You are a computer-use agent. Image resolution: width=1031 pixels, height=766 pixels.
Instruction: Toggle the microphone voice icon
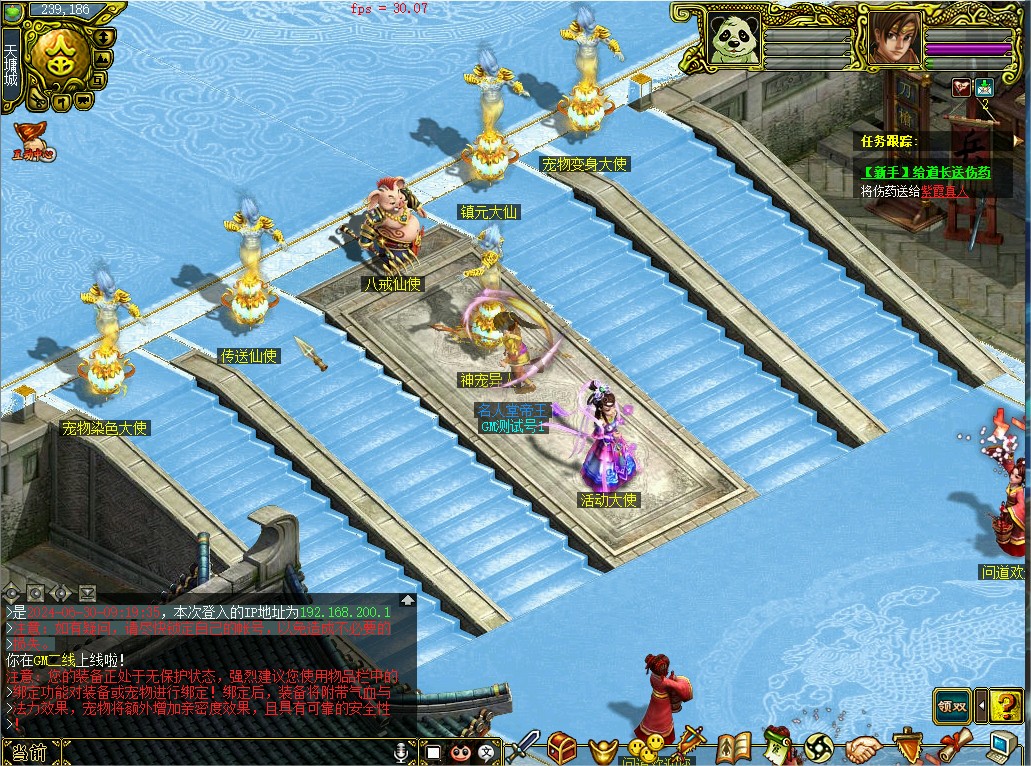click(402, 752)
